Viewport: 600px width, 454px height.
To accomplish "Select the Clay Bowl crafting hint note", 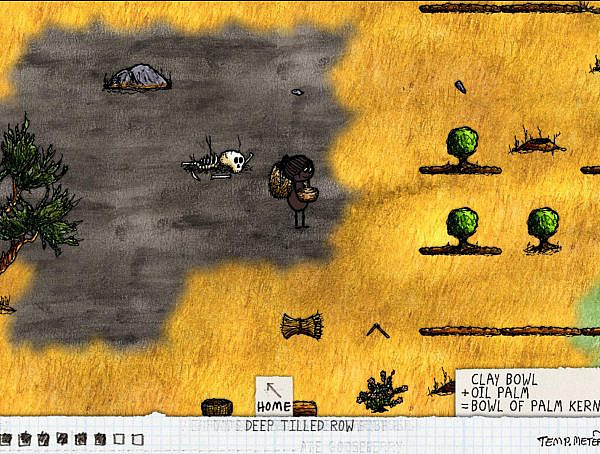I will 527,394.
